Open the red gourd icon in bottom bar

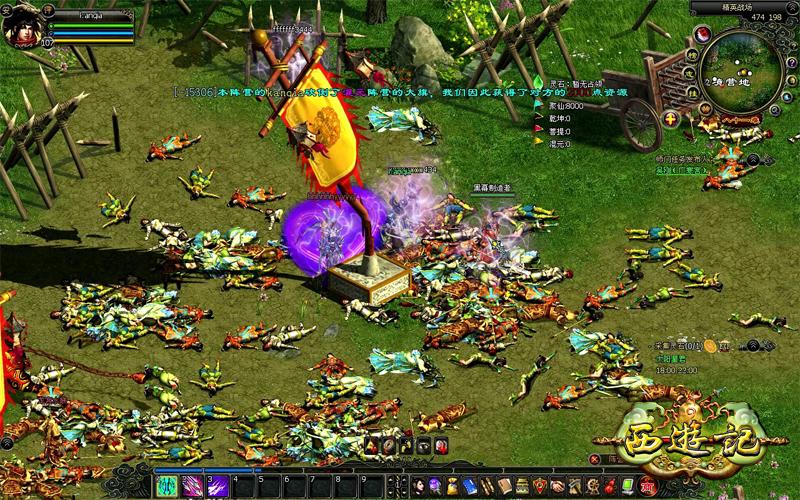[x=608, y=486]
